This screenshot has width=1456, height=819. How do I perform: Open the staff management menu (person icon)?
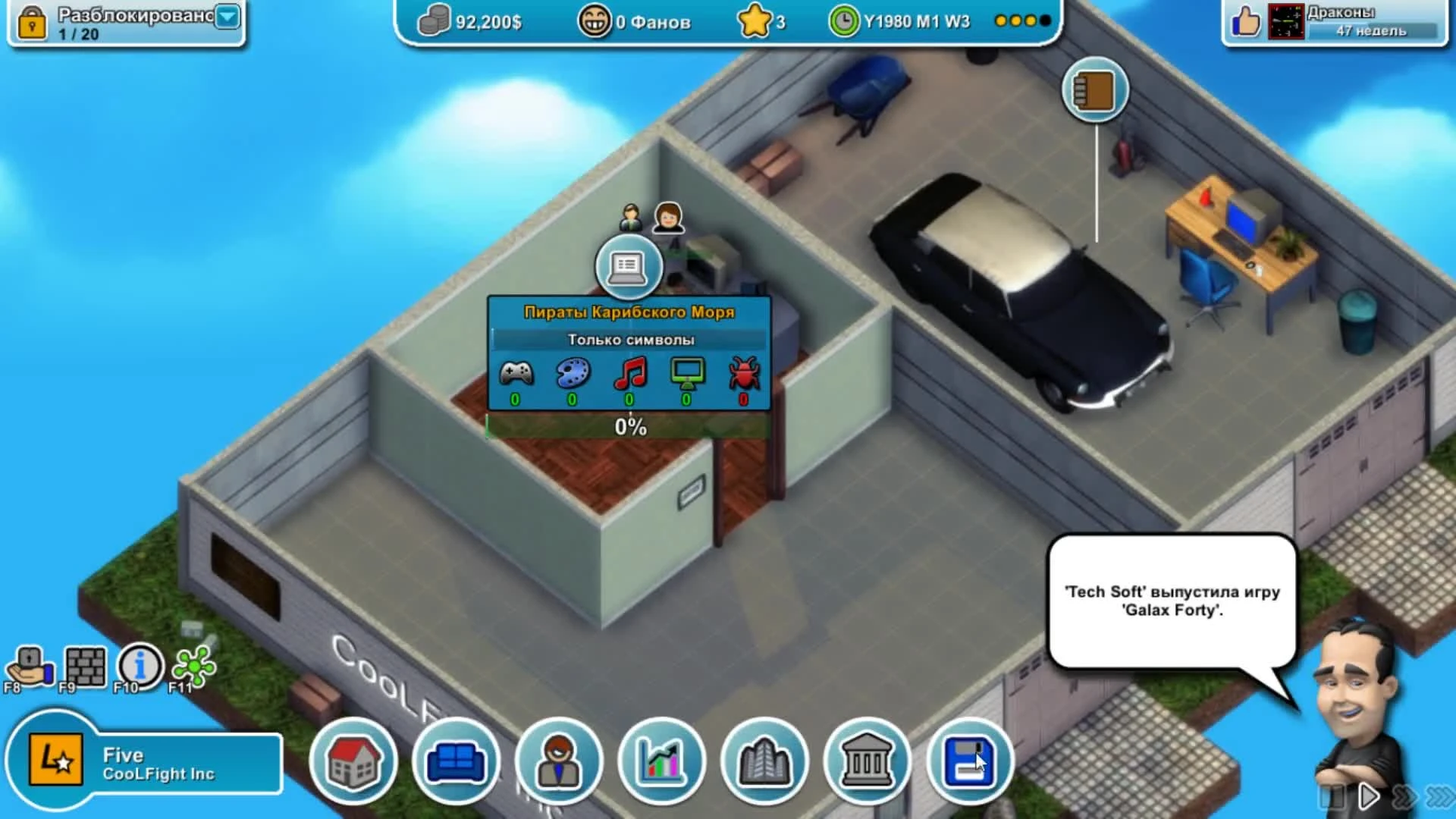pyautogui.click(x=559, y=761)
